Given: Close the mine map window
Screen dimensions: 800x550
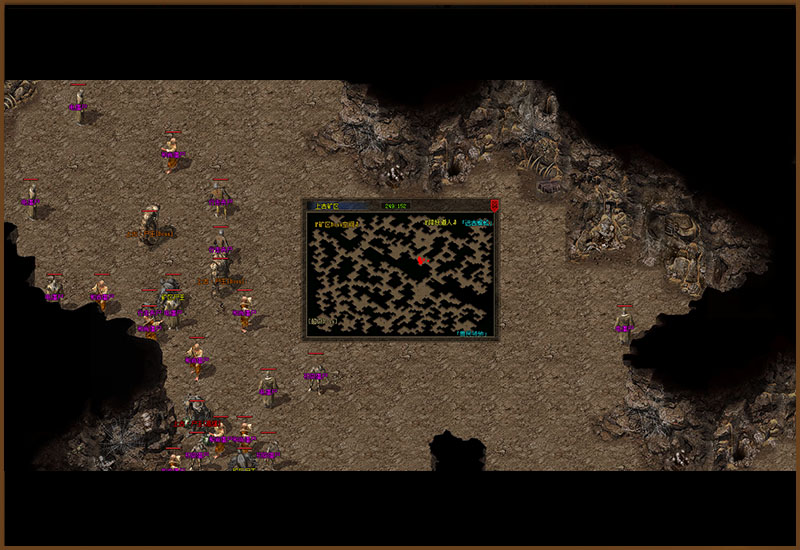Looking at the screenshot, I should 494,205.
